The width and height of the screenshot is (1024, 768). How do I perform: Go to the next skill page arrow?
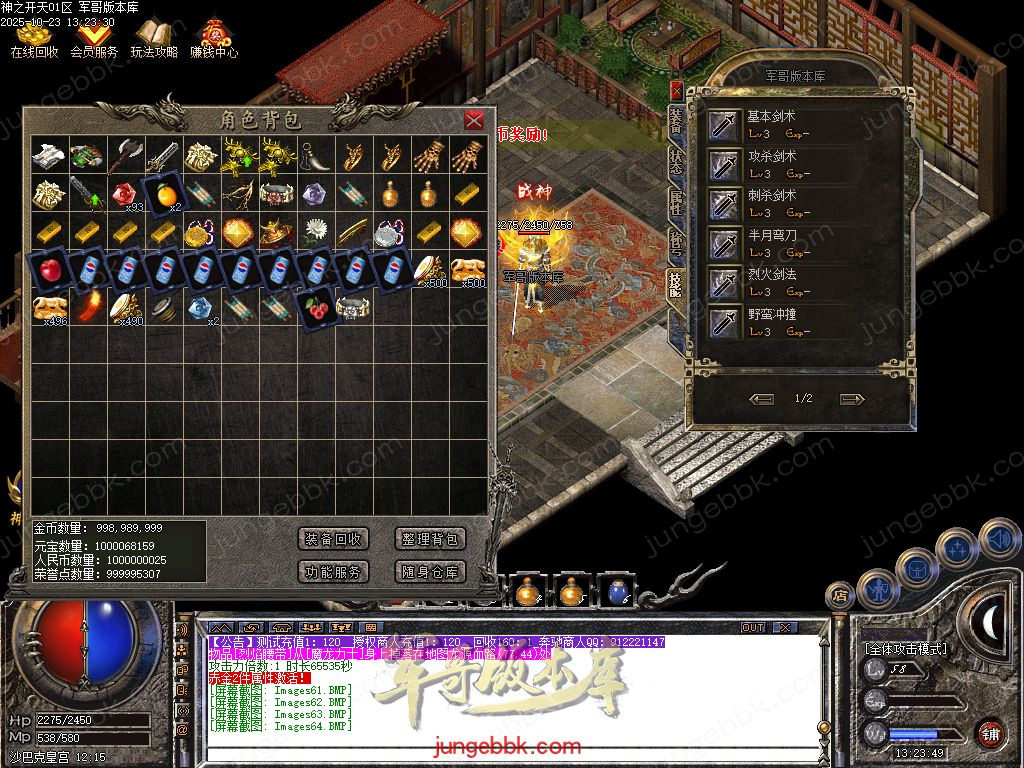coord(852,399)
